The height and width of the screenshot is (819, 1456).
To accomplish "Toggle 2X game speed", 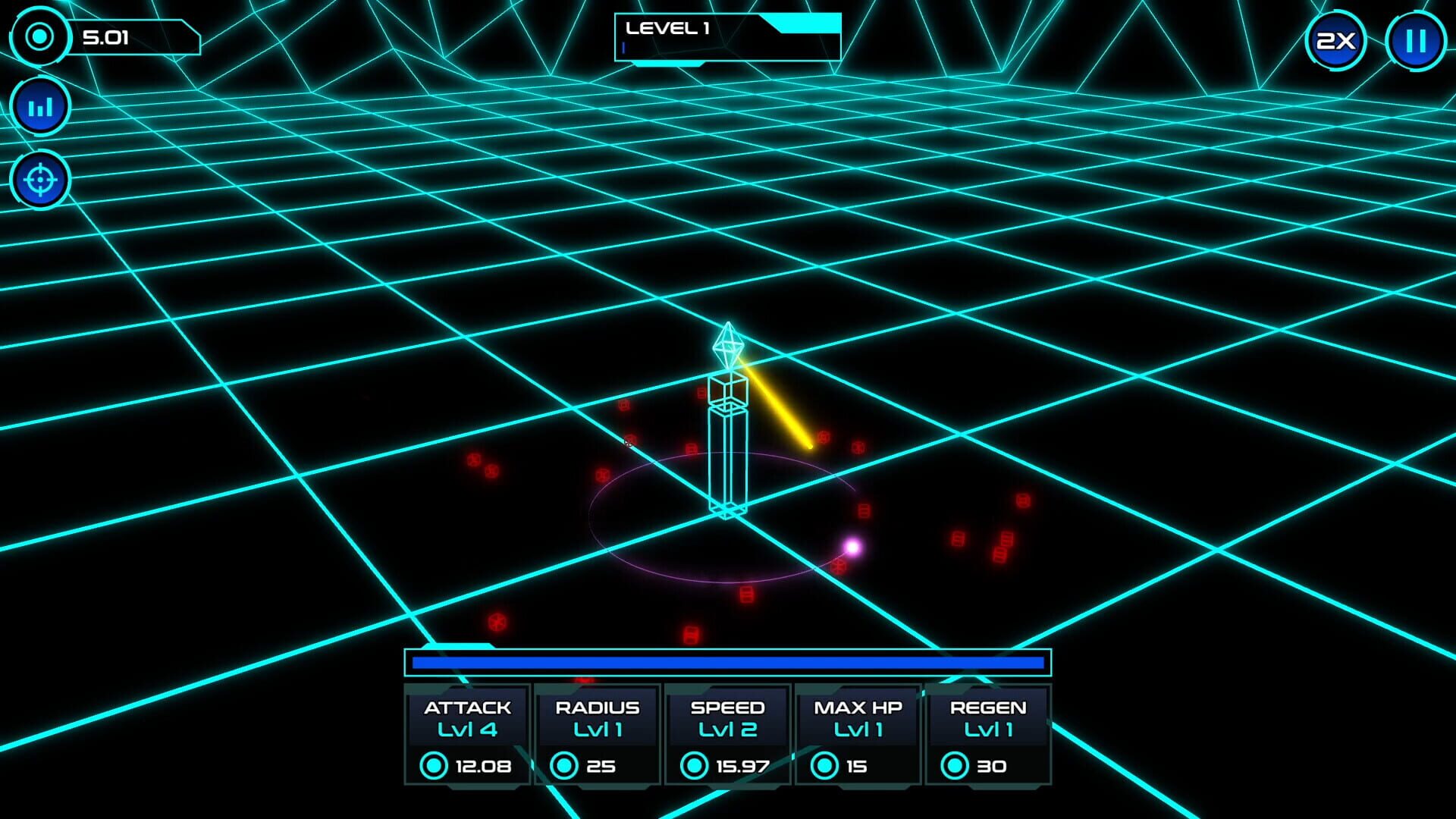I will pyautogui.click(x=1335, y=40).
